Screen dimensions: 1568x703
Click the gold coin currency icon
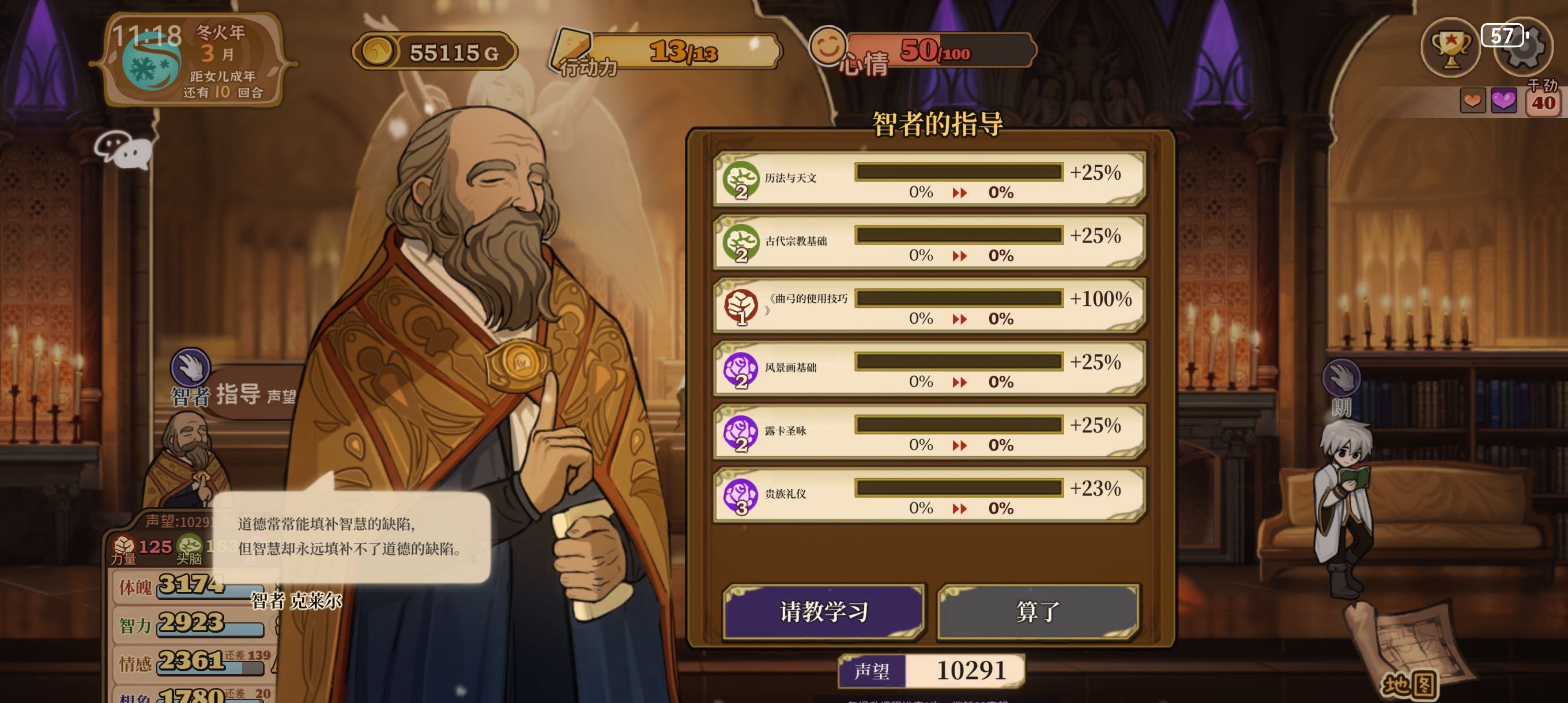point(379,53)
